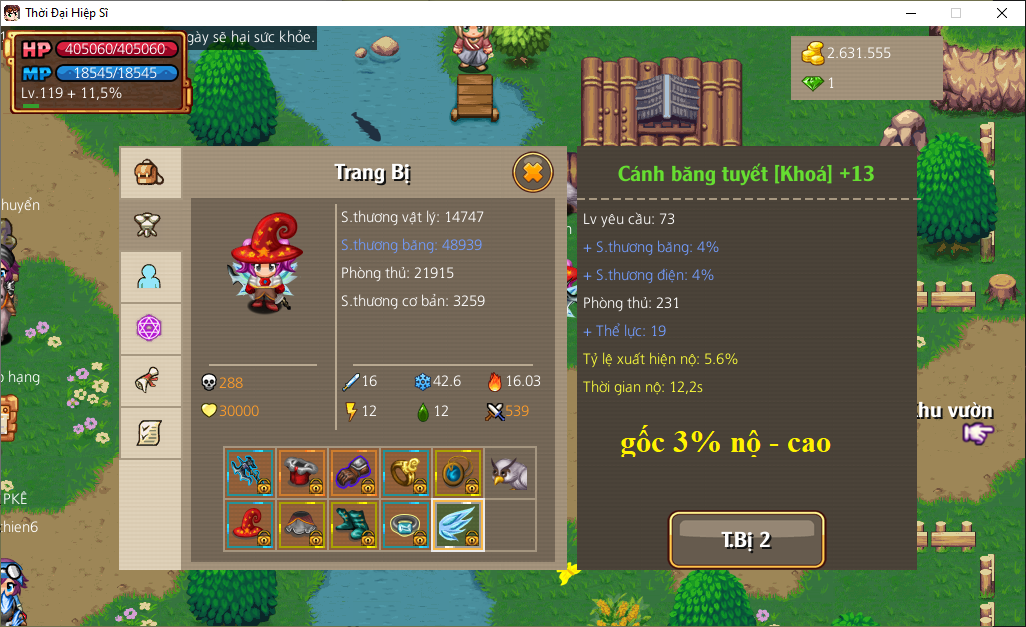This screenshot has width=1026, height=627.
Task: Select the red star wizard hat slot
Action: tap(250, 525)
